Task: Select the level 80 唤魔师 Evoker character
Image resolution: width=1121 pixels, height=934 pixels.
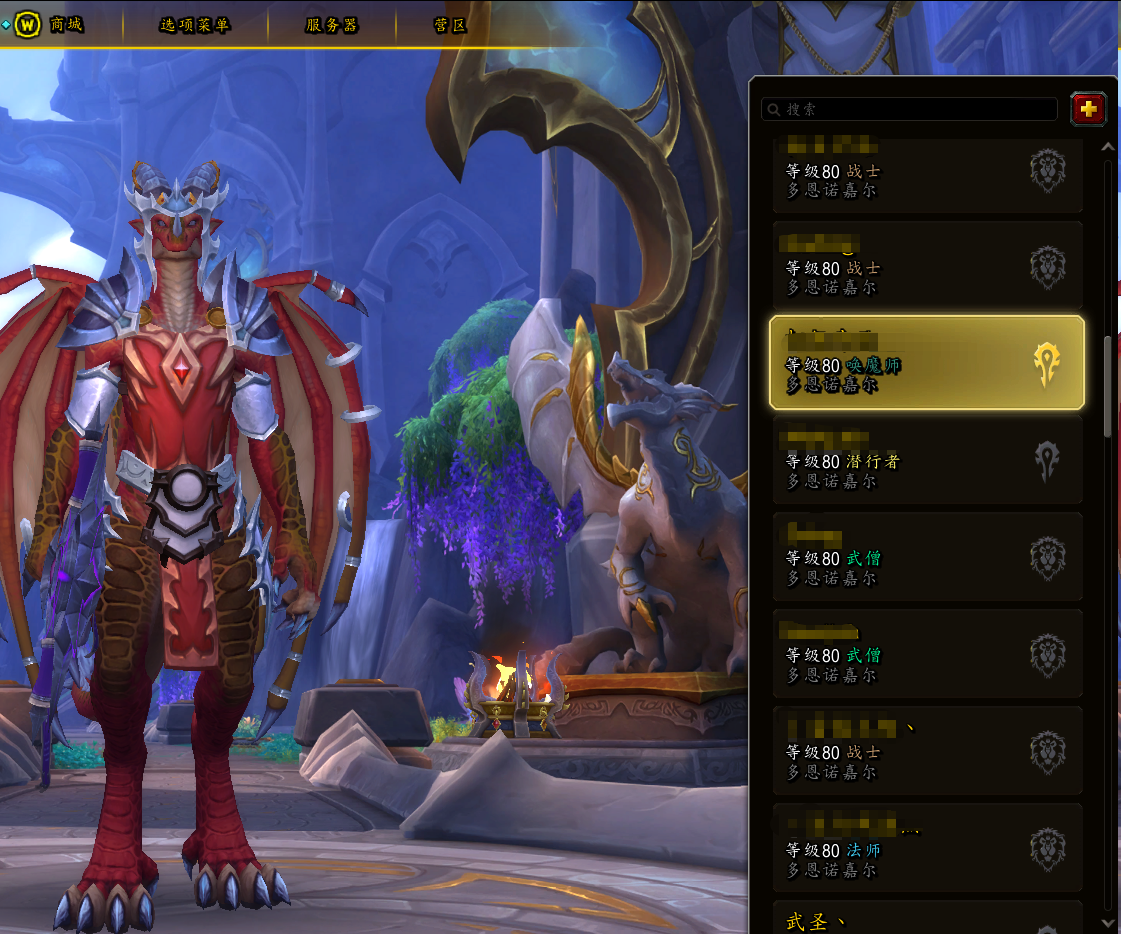Action: point(927,363)
